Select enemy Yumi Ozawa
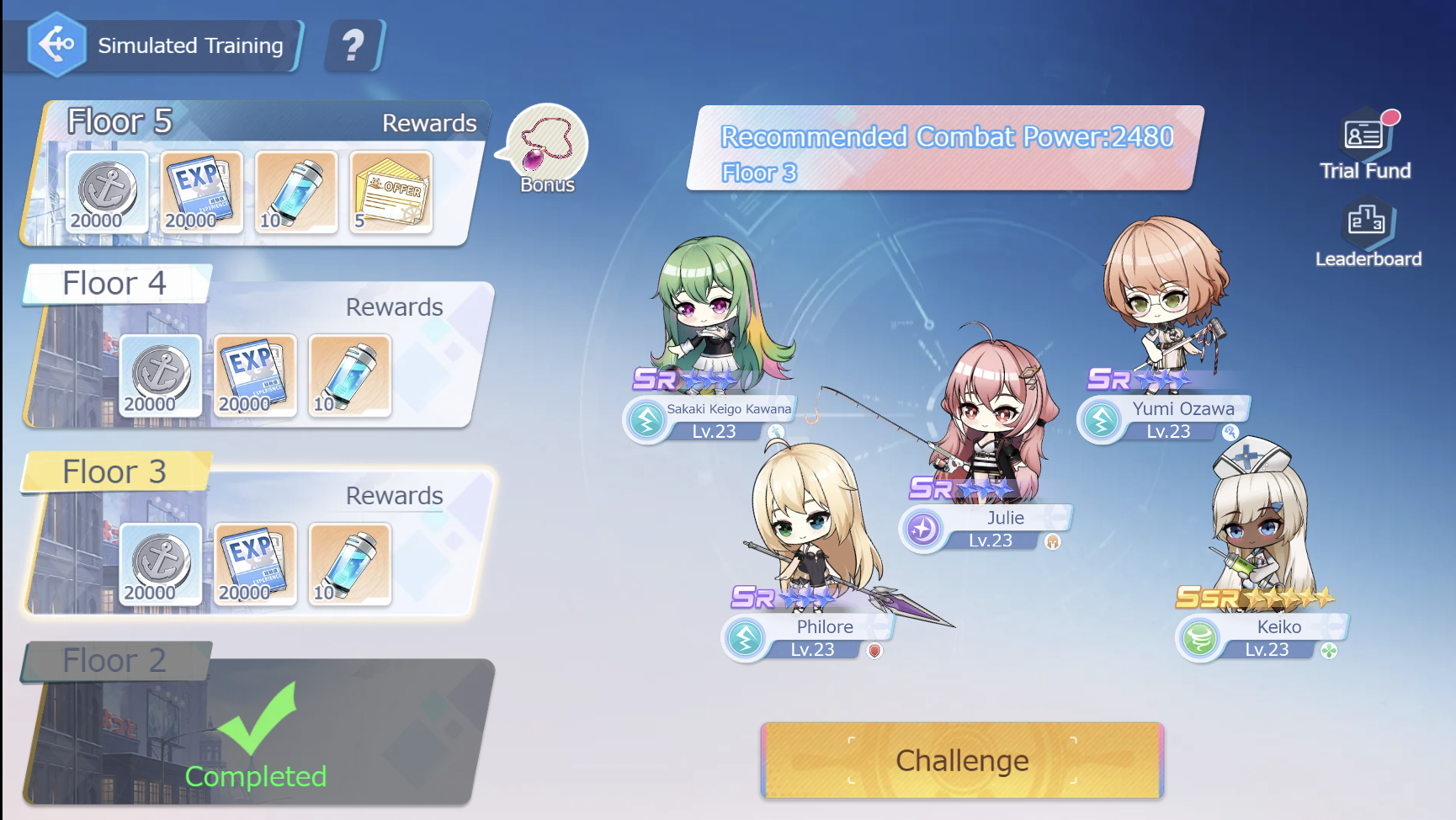The image size is (1456, 820). point(1166,295)
